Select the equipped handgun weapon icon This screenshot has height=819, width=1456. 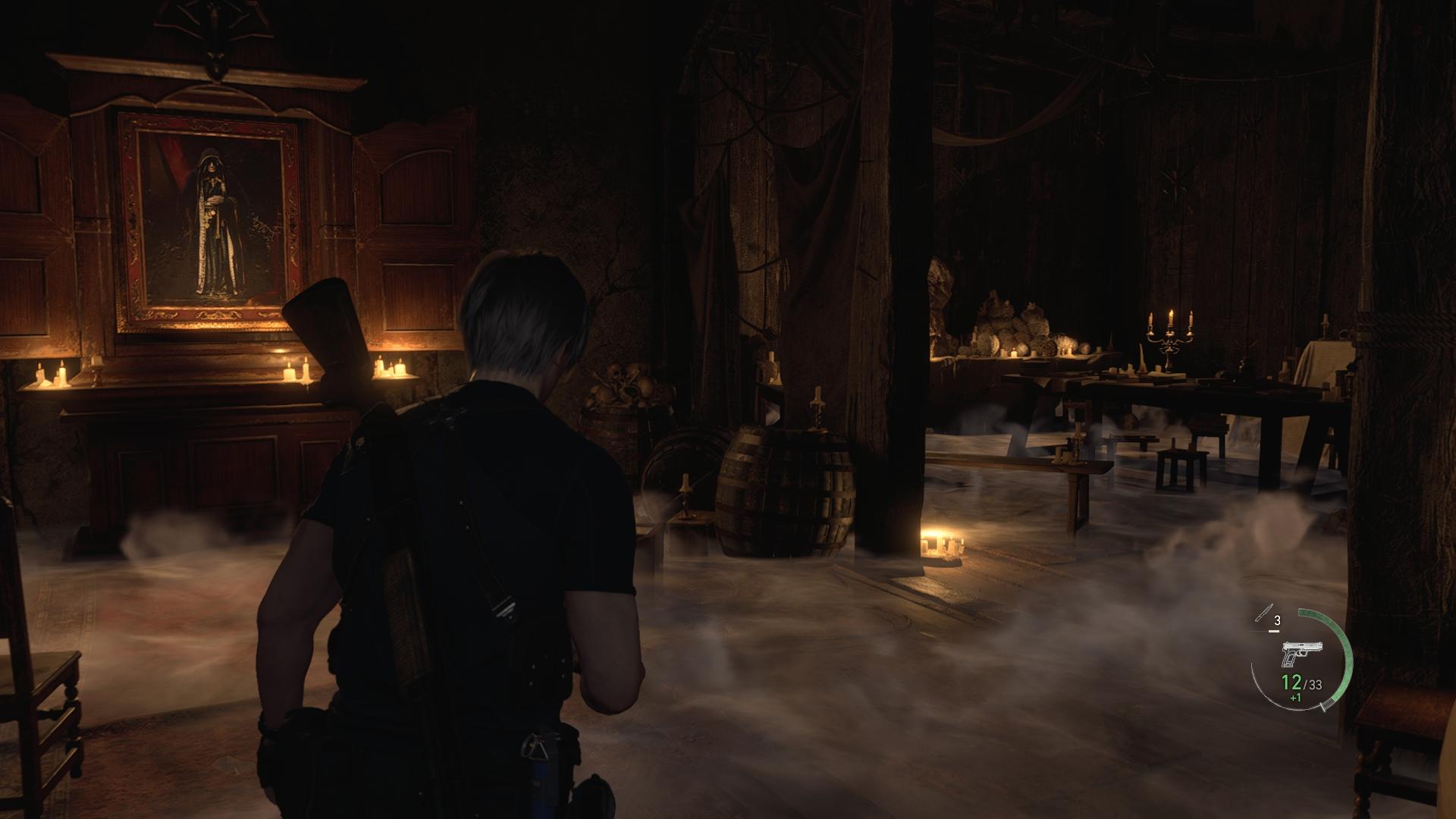pos(1301,653)
